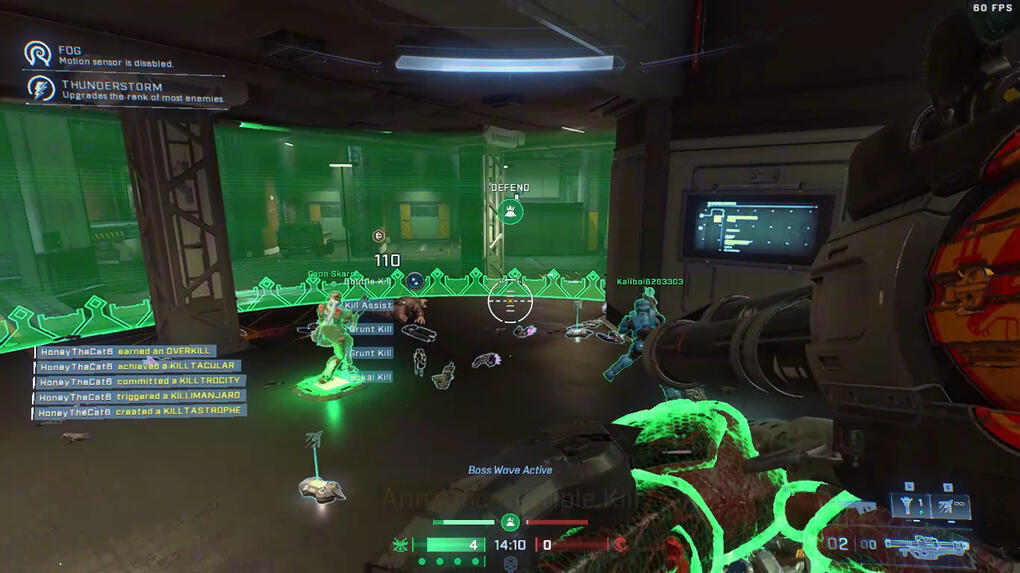This screenshot has height=573, width=1020.
Task: Select the rocket launcher weapon icon
Action: pos(926,545)
